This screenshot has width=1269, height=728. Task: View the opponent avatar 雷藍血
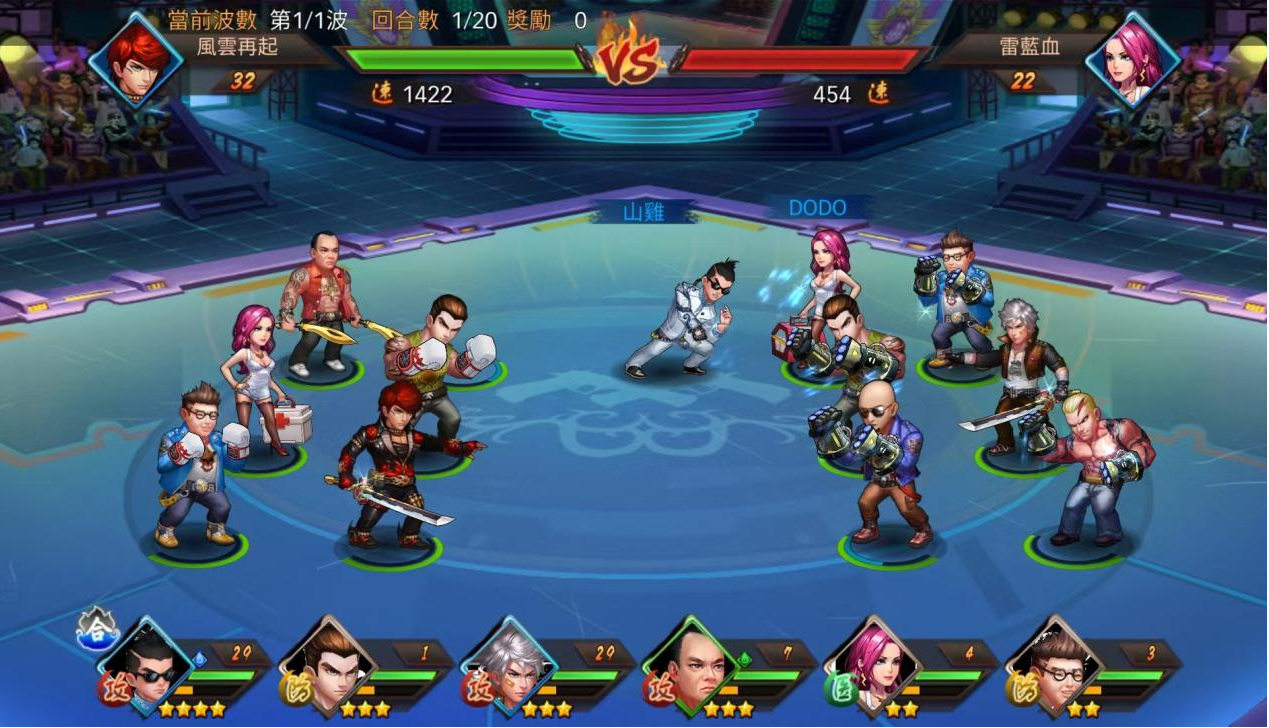pos(1133,58)
